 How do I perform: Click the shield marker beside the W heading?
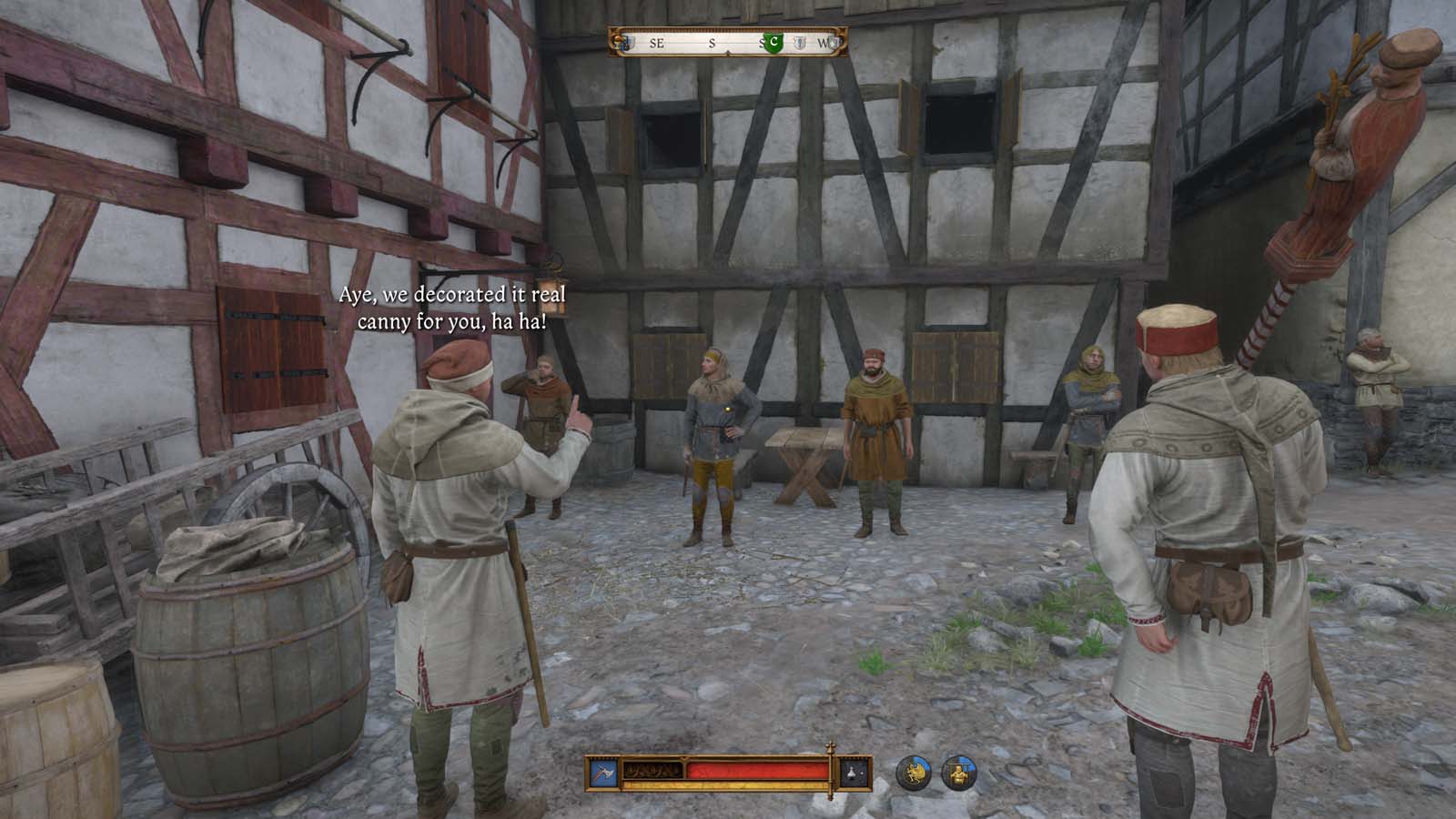coord(834,42)
